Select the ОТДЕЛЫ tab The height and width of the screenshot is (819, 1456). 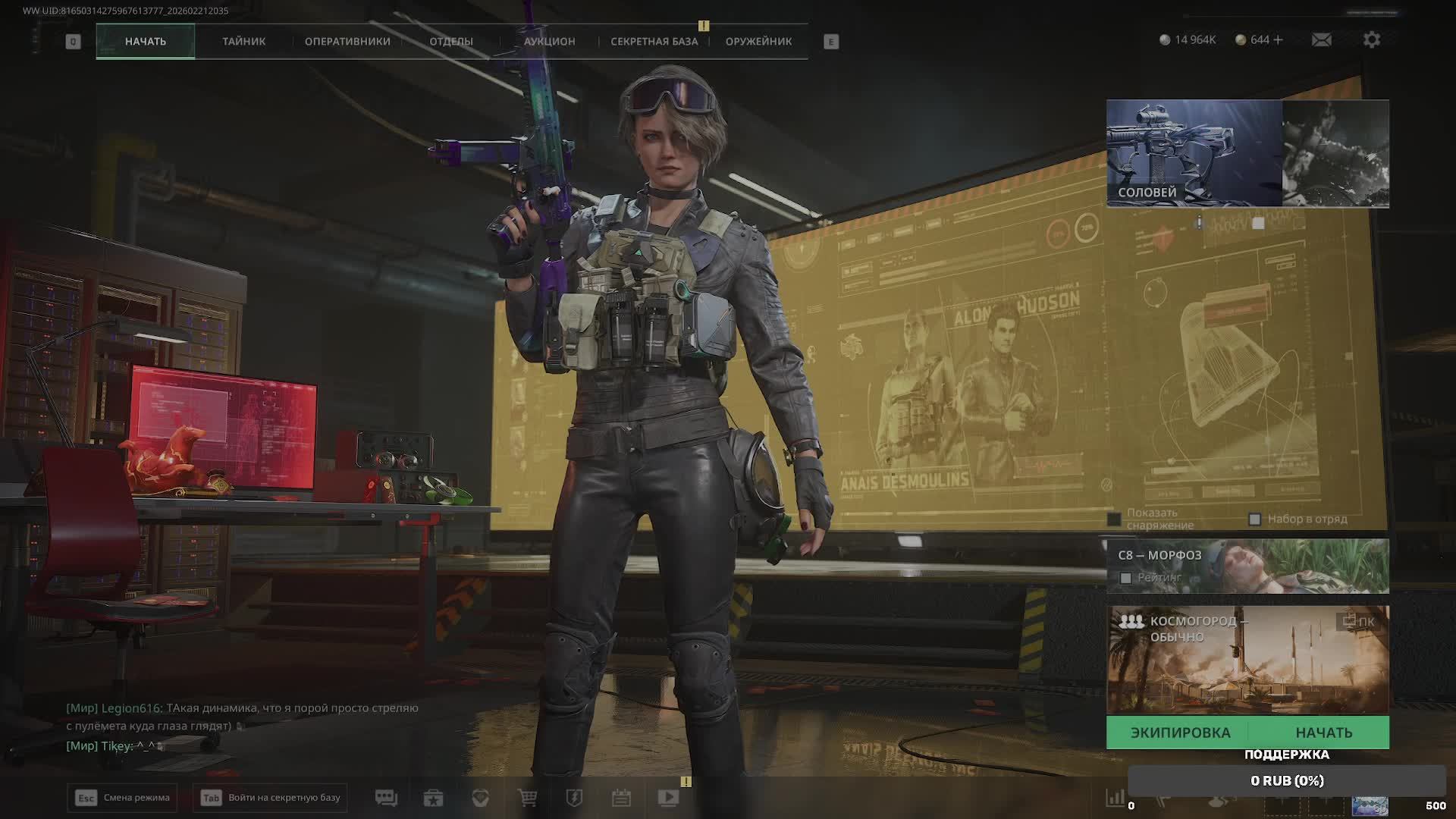point(451,41)
